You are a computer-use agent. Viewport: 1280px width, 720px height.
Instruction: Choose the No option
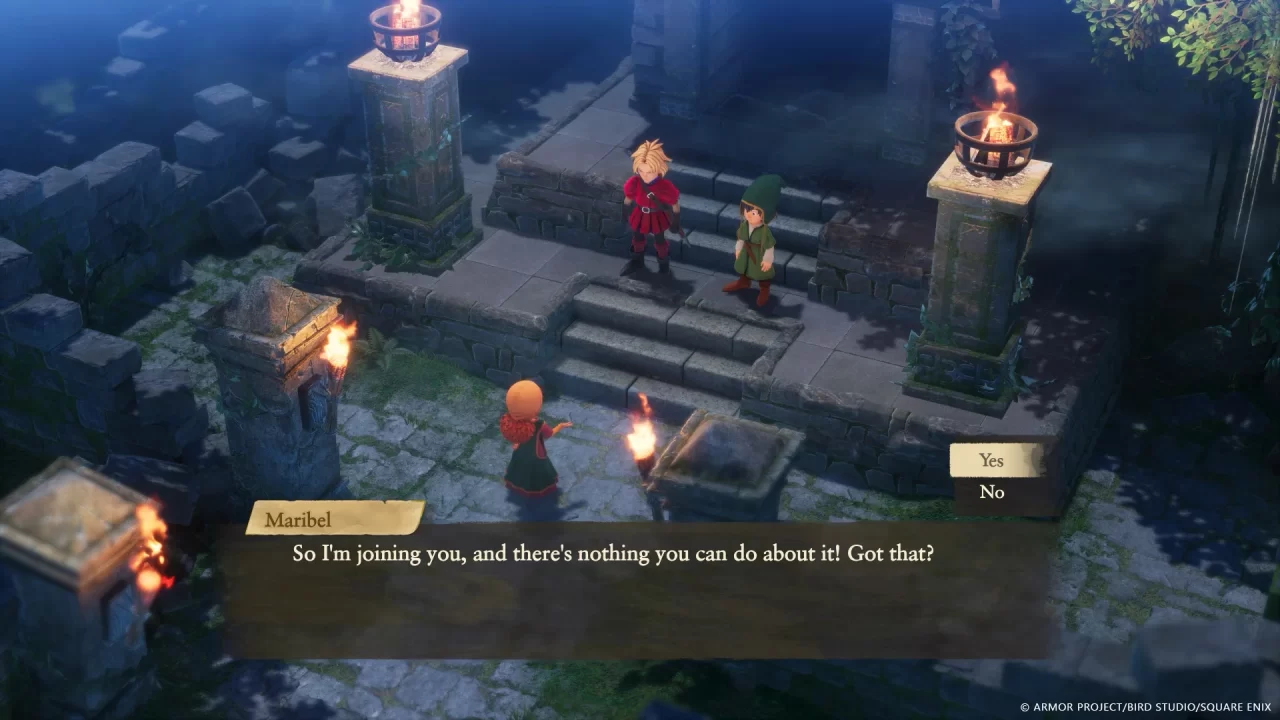tap(991, 492)
